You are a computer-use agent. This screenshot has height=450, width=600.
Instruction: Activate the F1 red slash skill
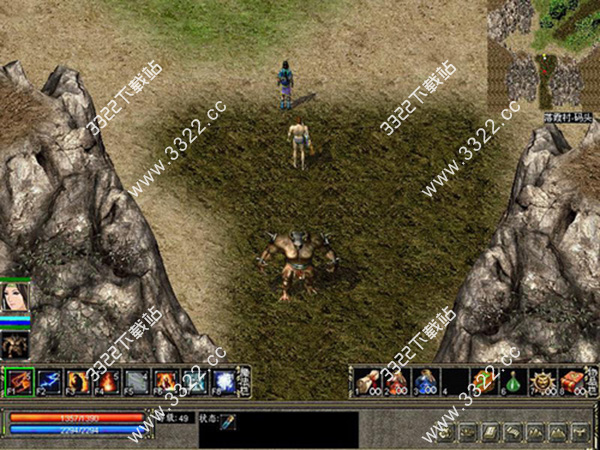pyautogui.click(x=19, y=381)
